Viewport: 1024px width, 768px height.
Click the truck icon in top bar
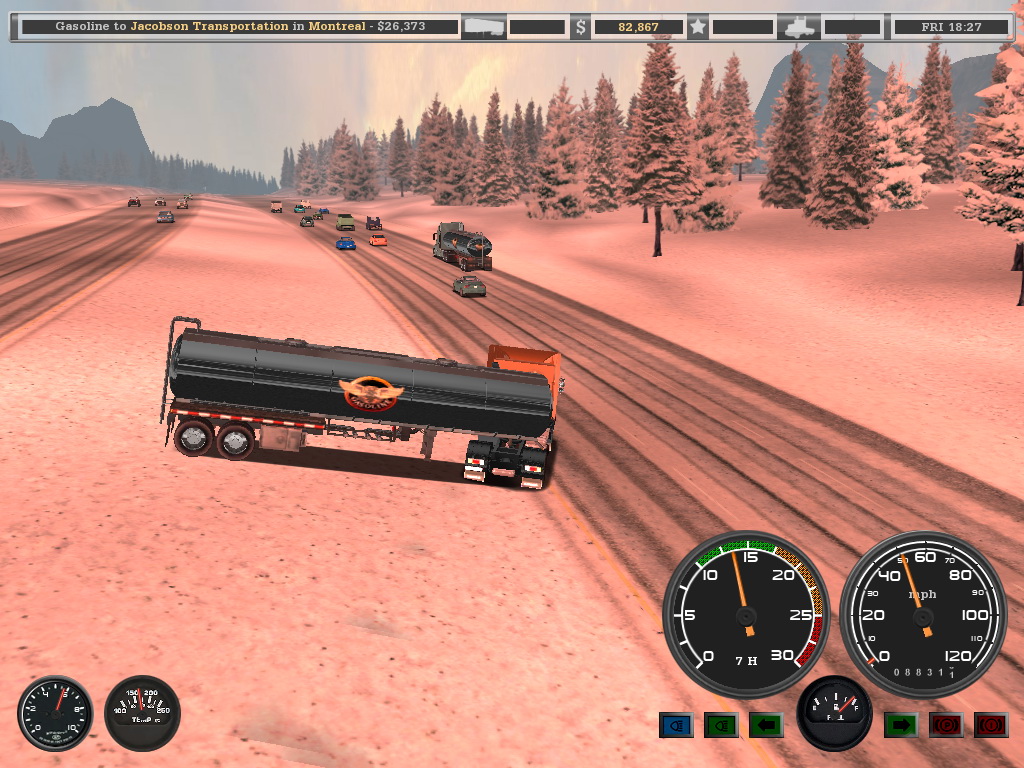pyautogui.click(x=801, y=27)
